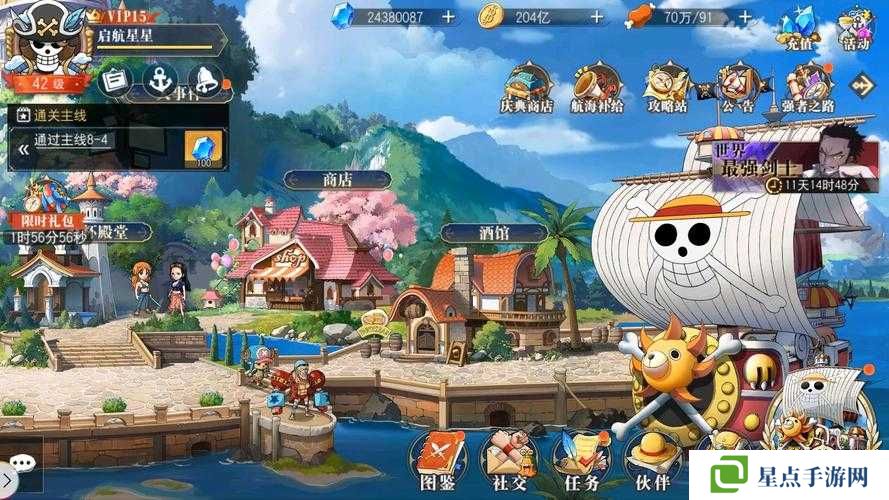Screen dimensions: 889x500
Task: Collapse the top icon row arrow
Action: pyautogui.click(x=861, y=85)
